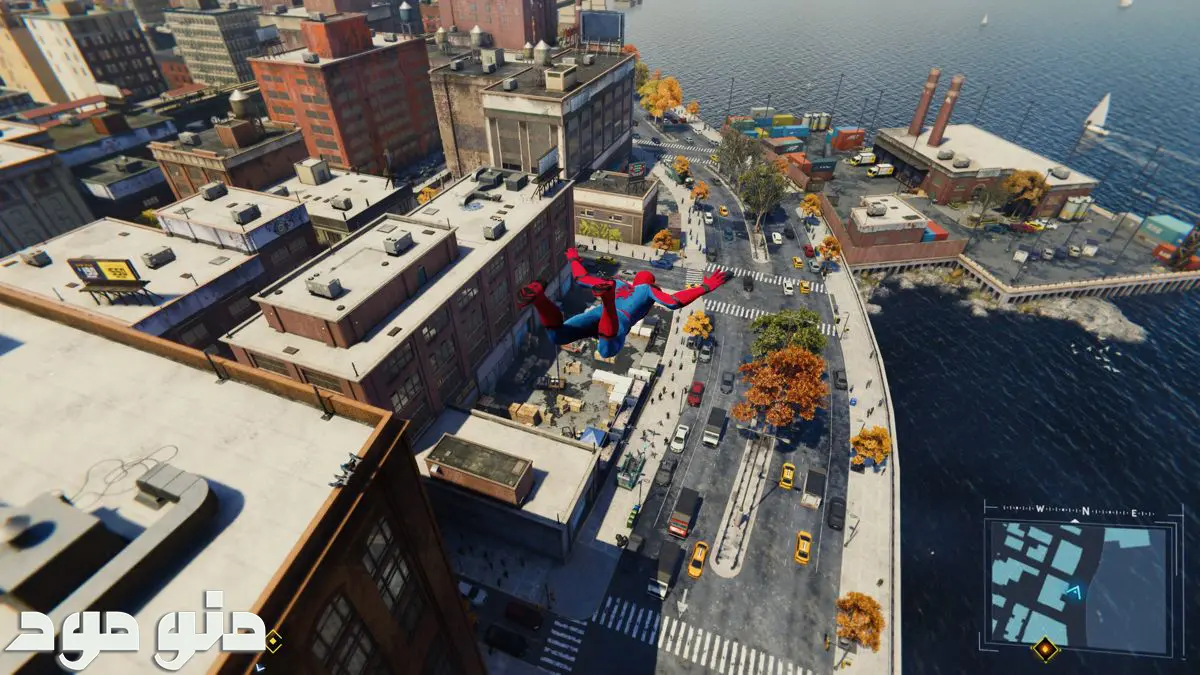
Task: Click the yellow diamond waypoint beside the watermark
Action: [x=272, y=641]
